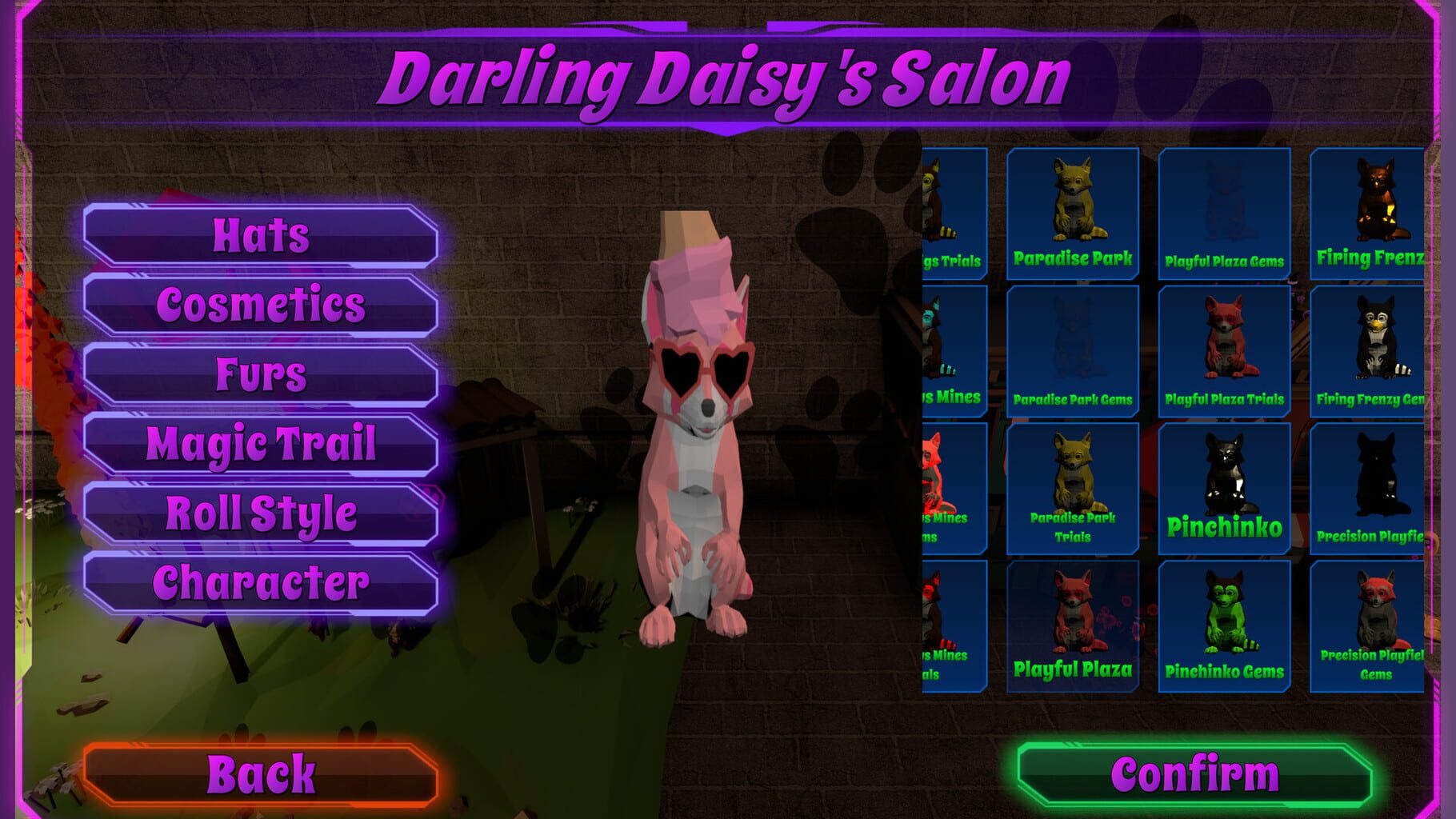The image size is (1456, 819).
Task: Confirm the selected fur
Action: tap(1192, 773)
